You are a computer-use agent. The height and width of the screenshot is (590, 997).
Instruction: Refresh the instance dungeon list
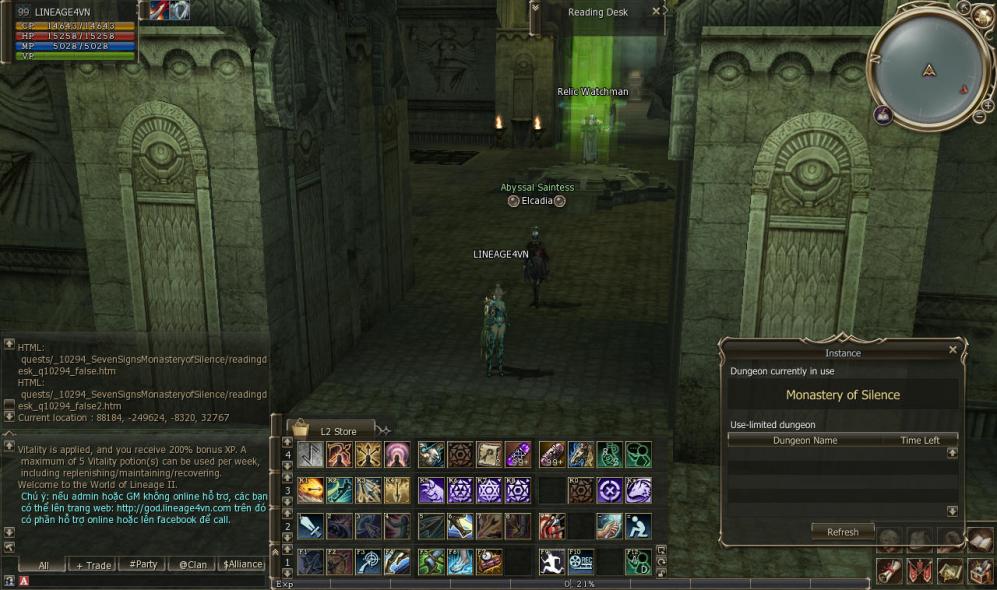(842, 532)
